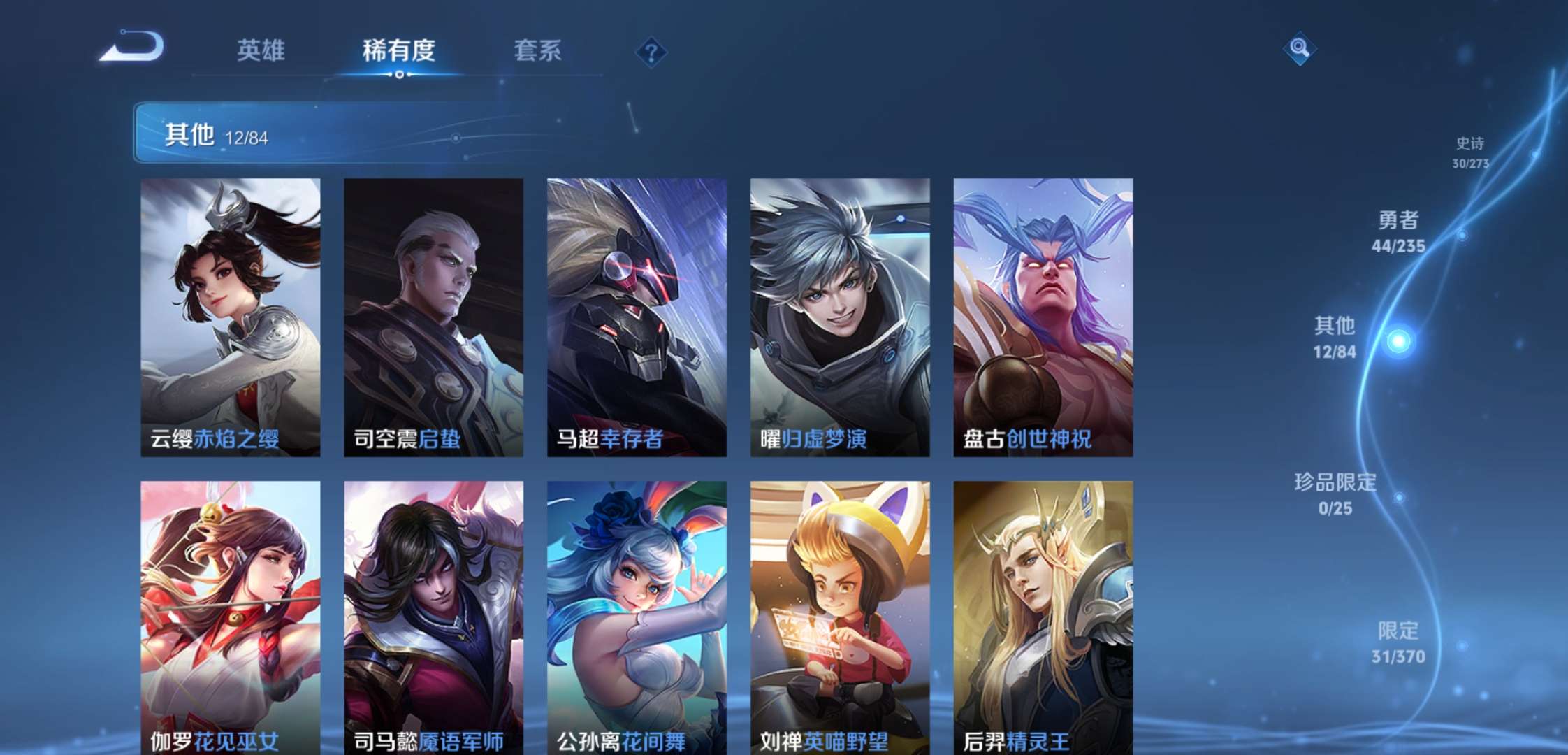View the 曜归虚梦演 skin

[x=838, y=315]
